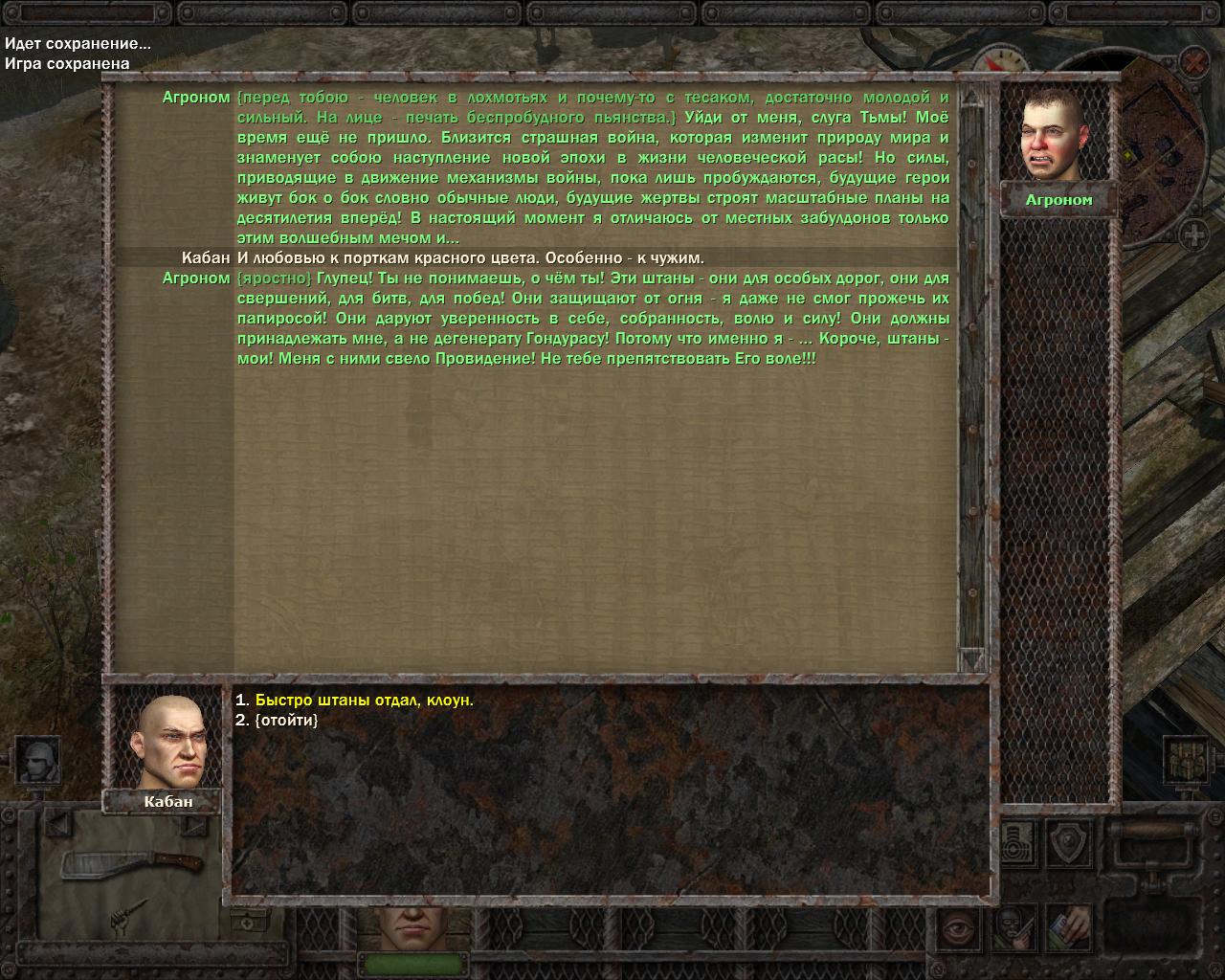Activate the eye observation icon
The height and width of the screenshot is (980, 1225).
click(956, 925)
